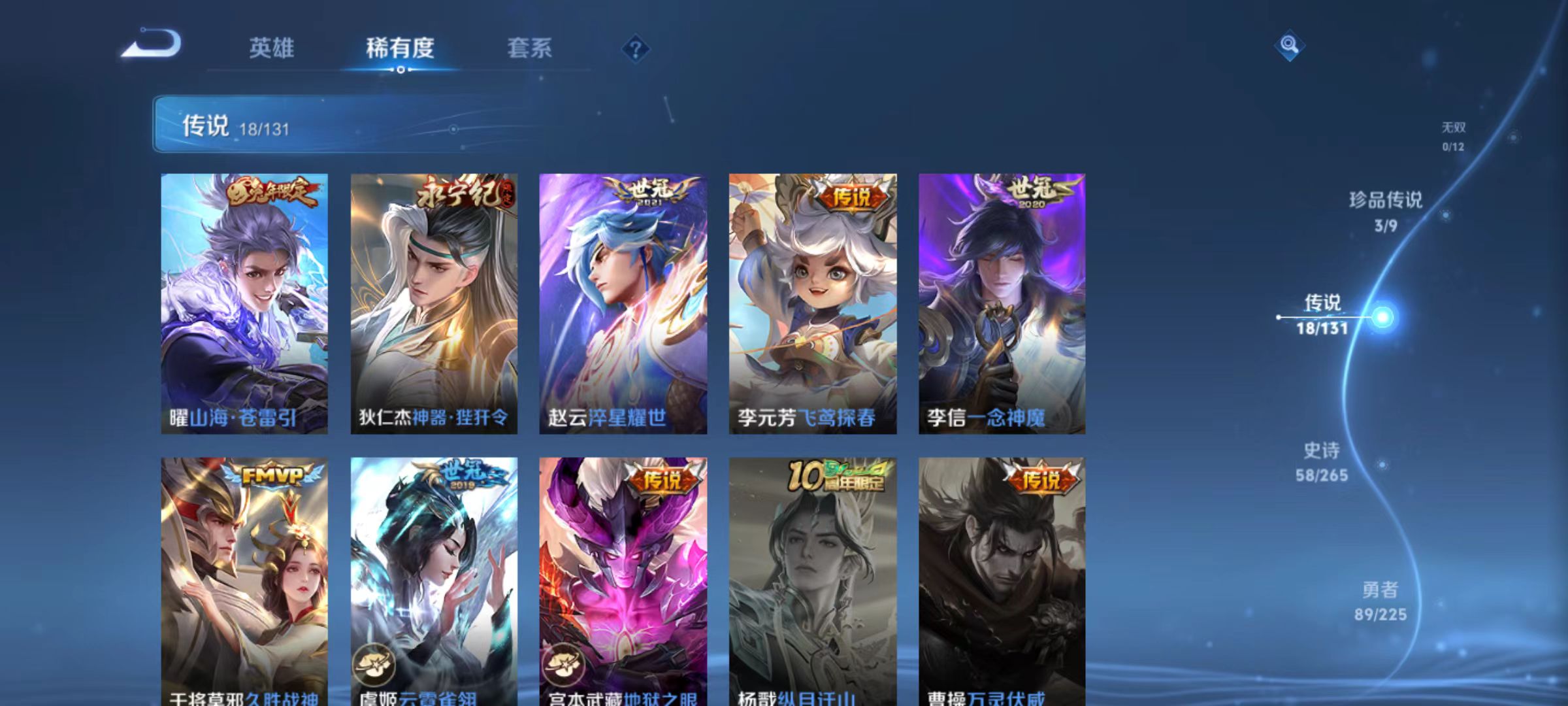
Task: Switch to the 英雄 tab
Action: (272, 47)
